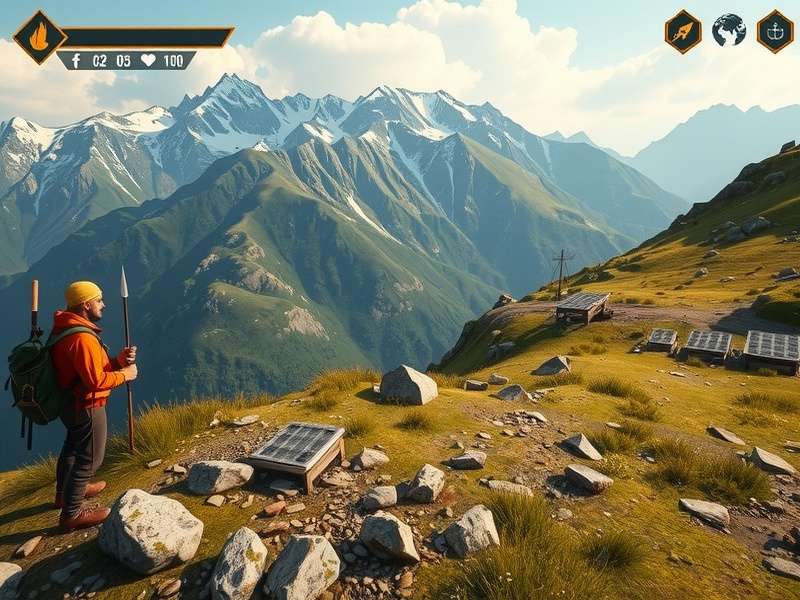Select the orange spearhead hexagon icon
This screenshot has height=600, width=800.
click(683, 31)
